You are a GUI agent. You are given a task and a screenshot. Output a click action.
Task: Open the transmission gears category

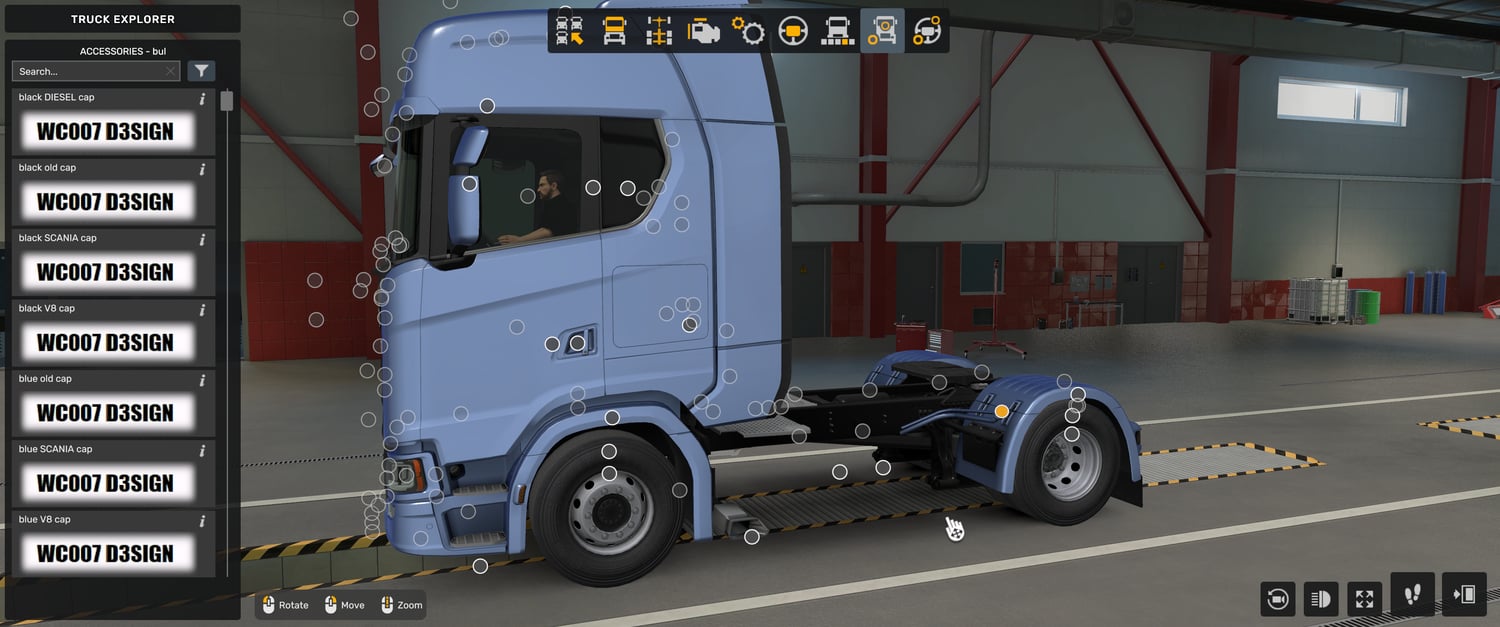pyautogui.click(x=748, y=31)
